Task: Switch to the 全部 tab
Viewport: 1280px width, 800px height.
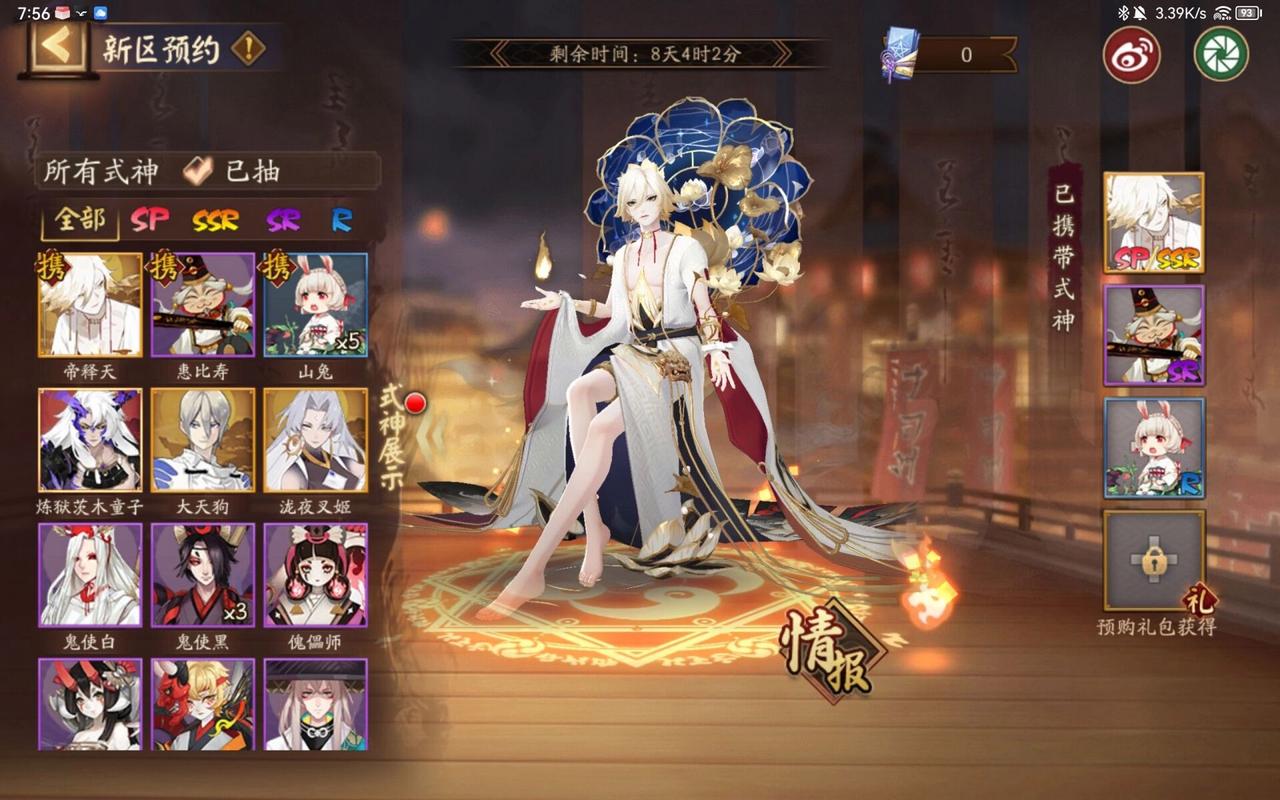Action: [x=80, y=220]
